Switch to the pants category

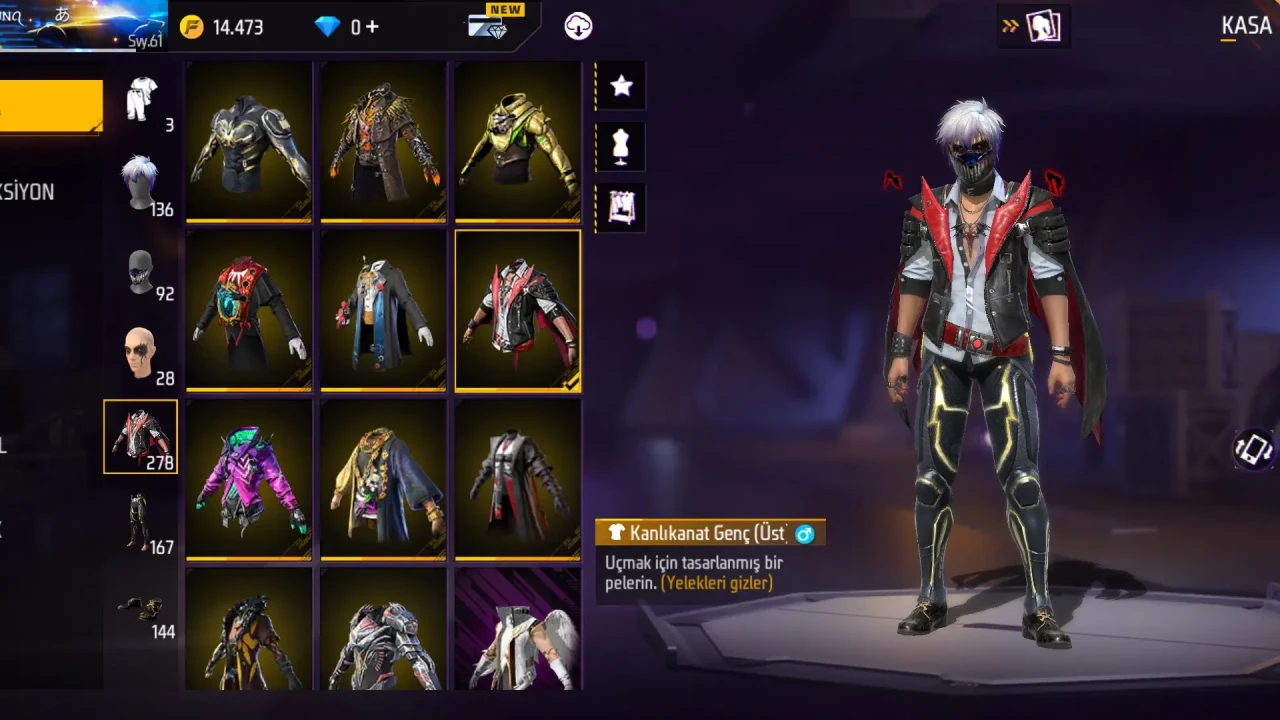point(141,522)
